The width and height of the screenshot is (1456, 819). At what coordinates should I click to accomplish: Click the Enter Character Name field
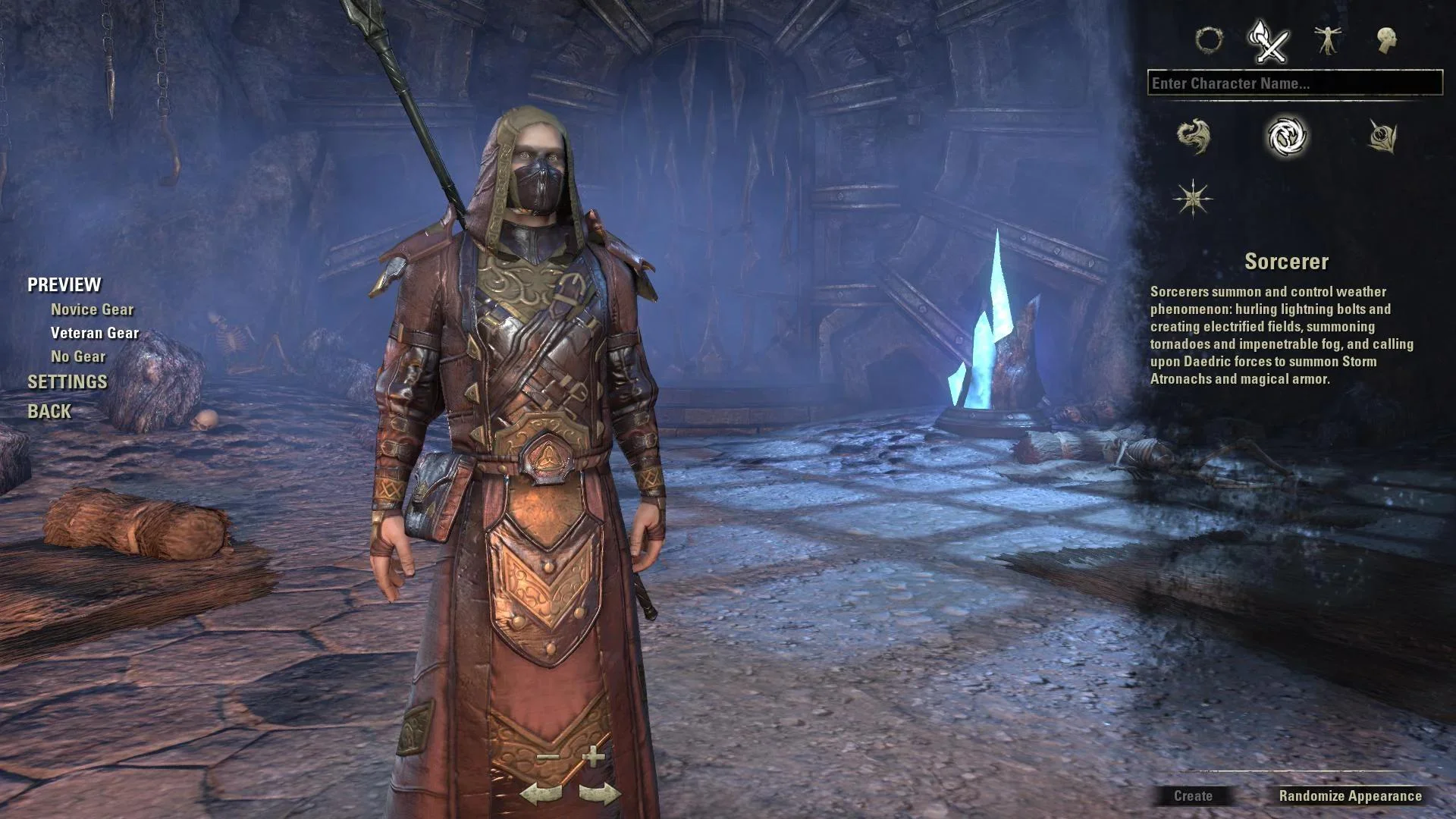pyautogui.click(x=1294, y=83)
